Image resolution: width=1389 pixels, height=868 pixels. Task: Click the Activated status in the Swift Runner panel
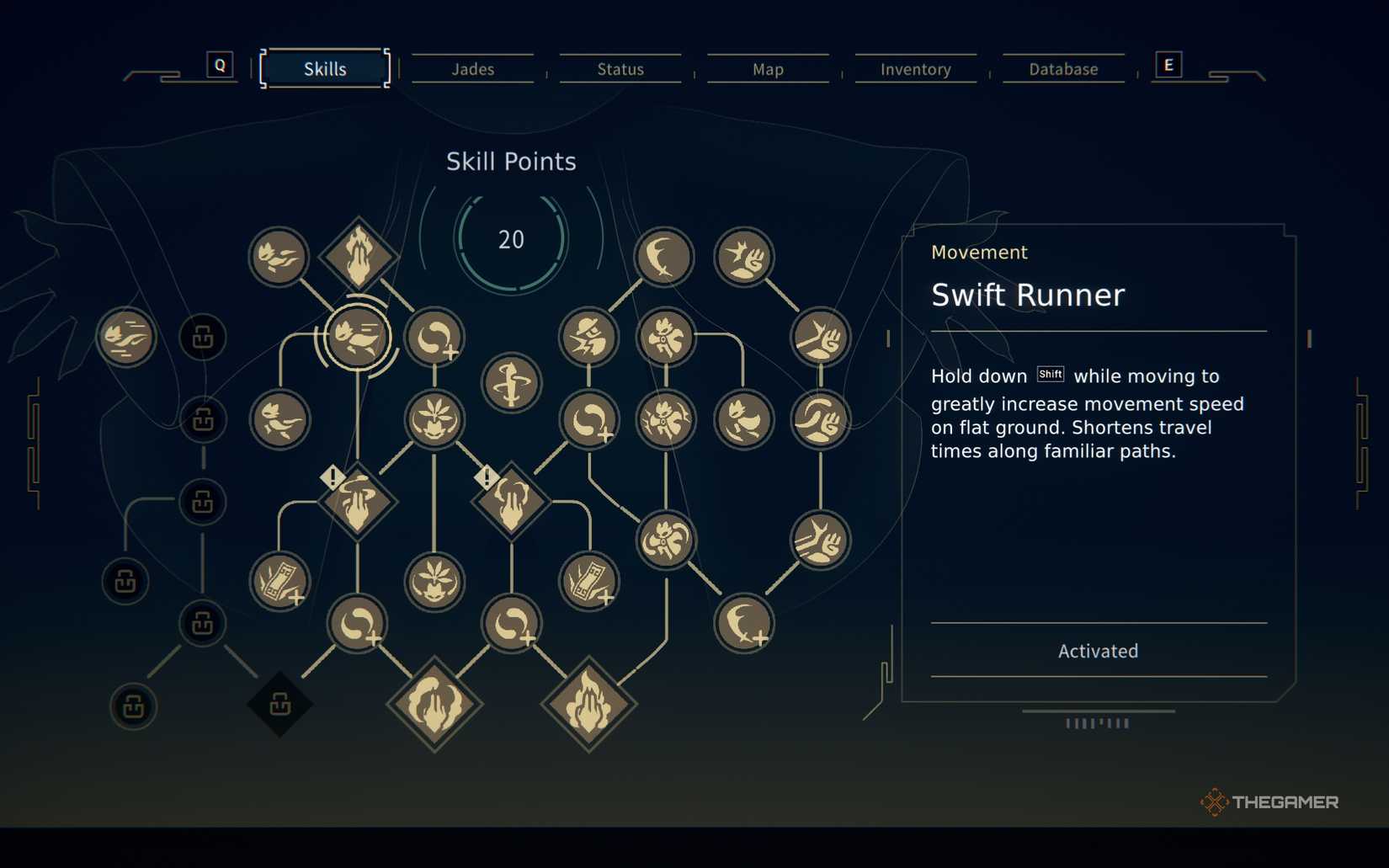pyautogui.click(x=1098, y=650)
